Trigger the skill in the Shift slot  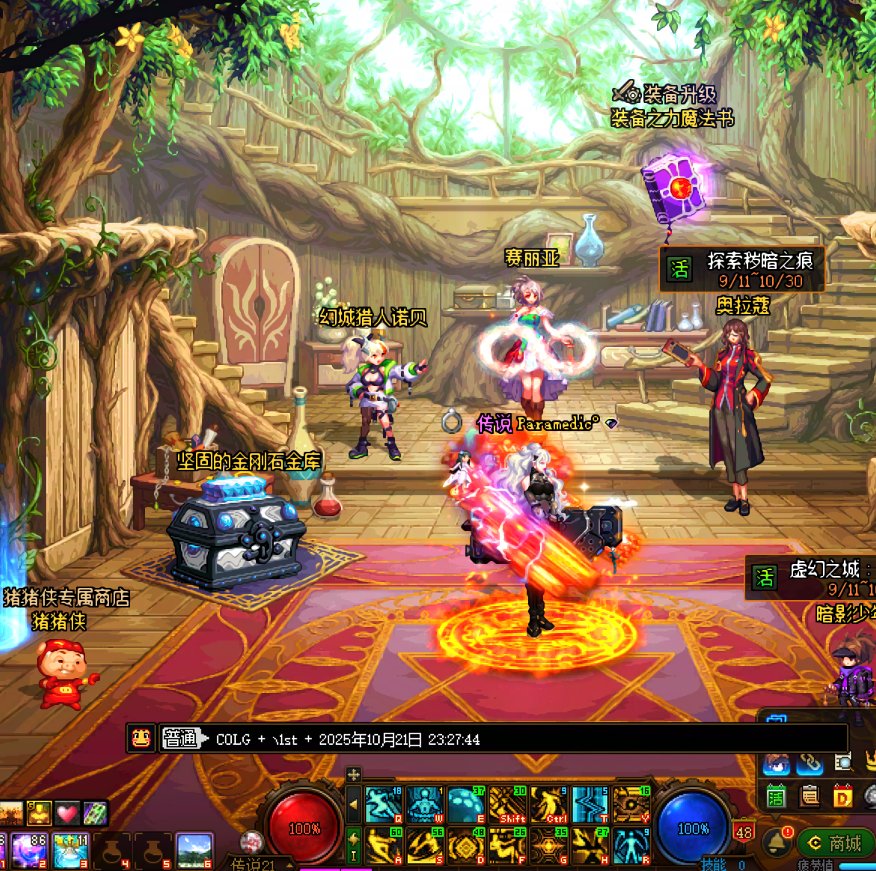click(507, 804)
